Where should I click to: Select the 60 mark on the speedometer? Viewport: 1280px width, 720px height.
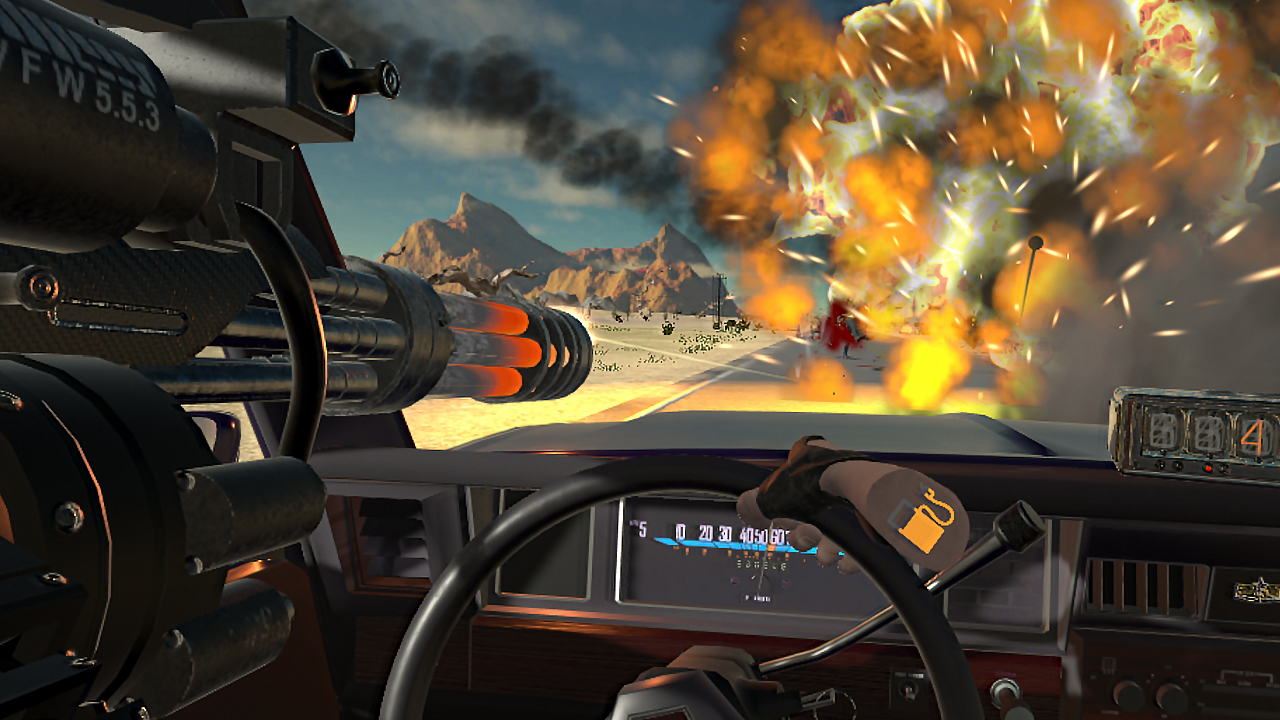point(778,535)
